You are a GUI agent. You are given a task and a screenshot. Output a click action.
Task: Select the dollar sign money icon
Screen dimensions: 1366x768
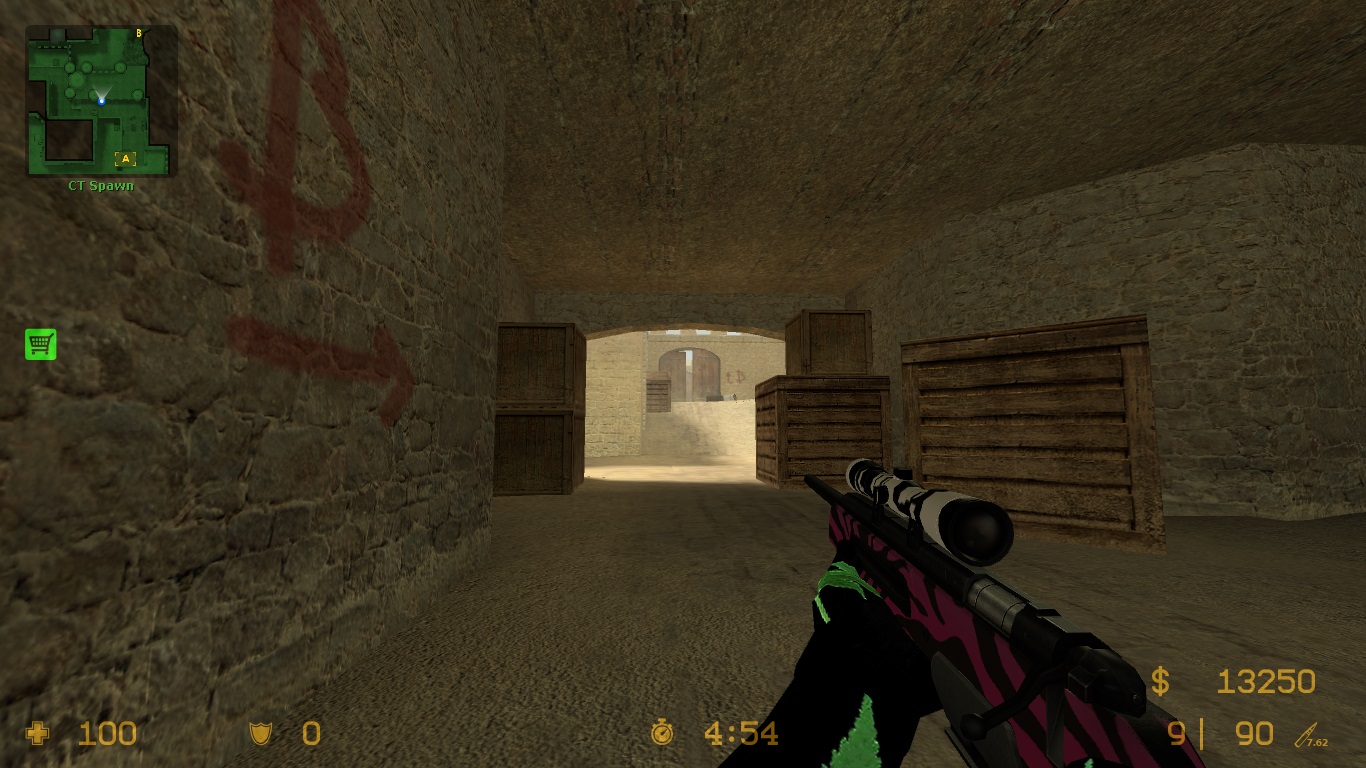click(1161, 681)
